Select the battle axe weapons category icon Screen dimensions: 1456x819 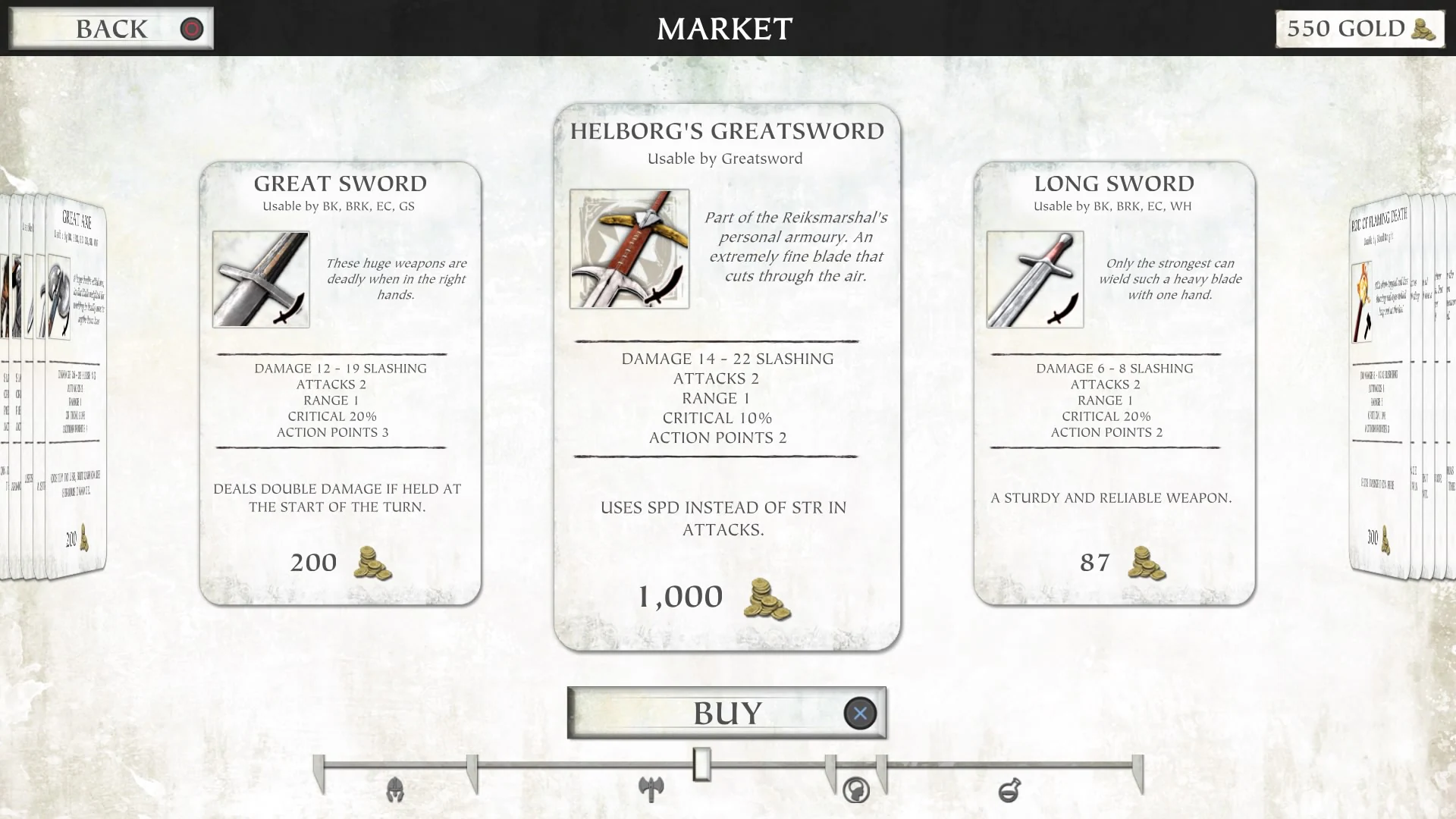click(652, 789)
